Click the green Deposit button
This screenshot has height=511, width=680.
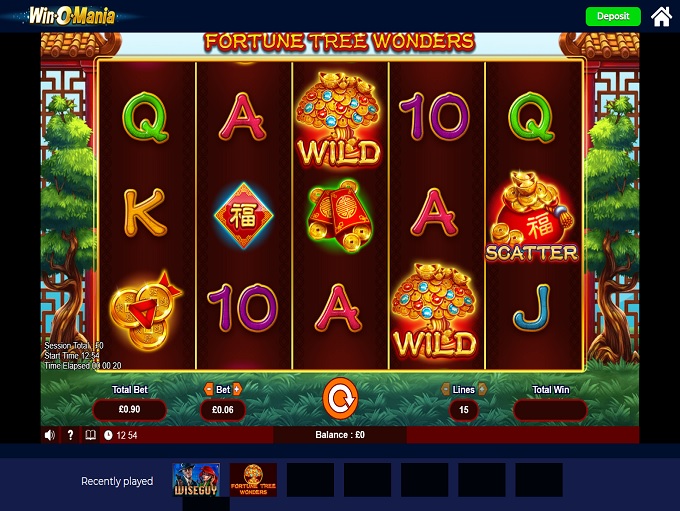[x=613, y=16]
